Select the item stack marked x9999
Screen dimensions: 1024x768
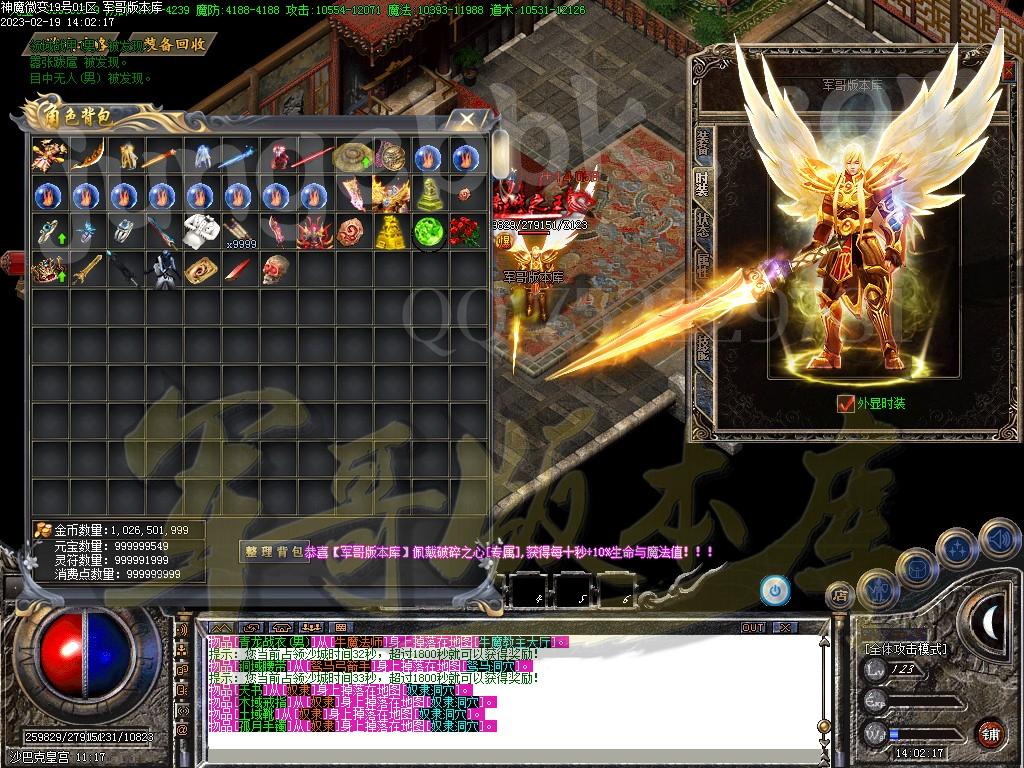pos(237,232)
